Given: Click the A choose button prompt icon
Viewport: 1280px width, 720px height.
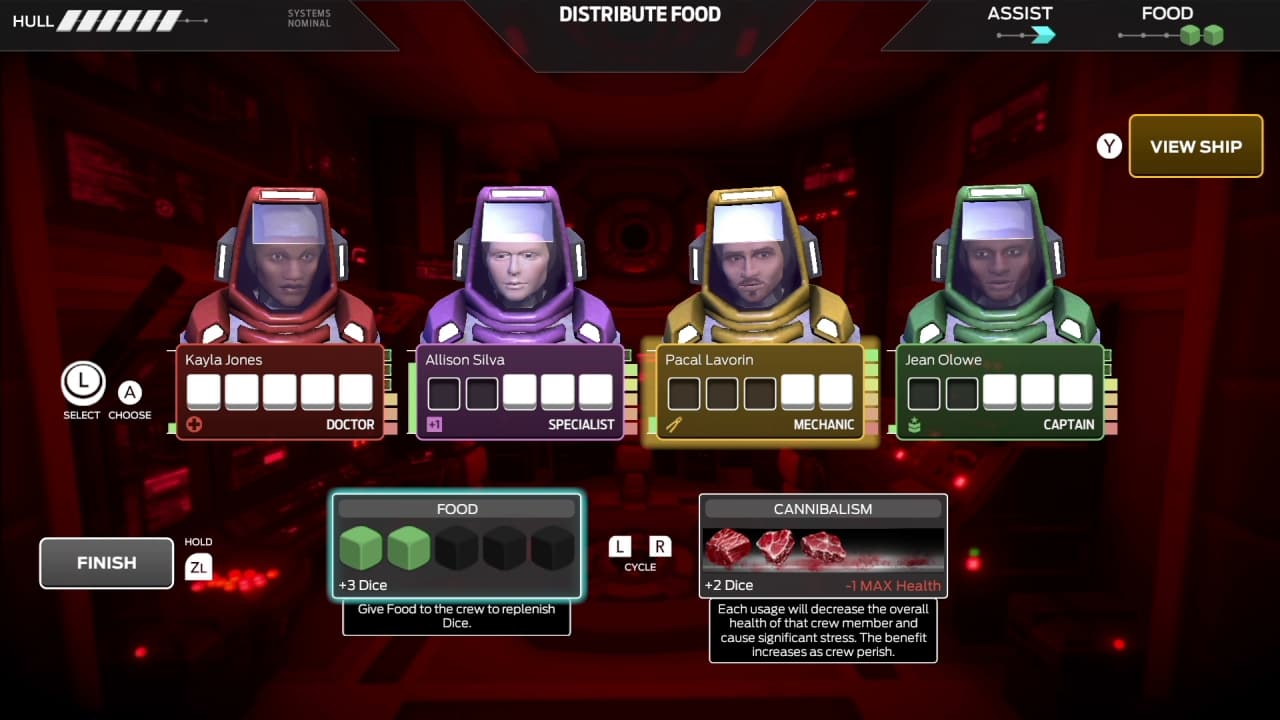Looking at the screenshot, I should click(130, 393).
